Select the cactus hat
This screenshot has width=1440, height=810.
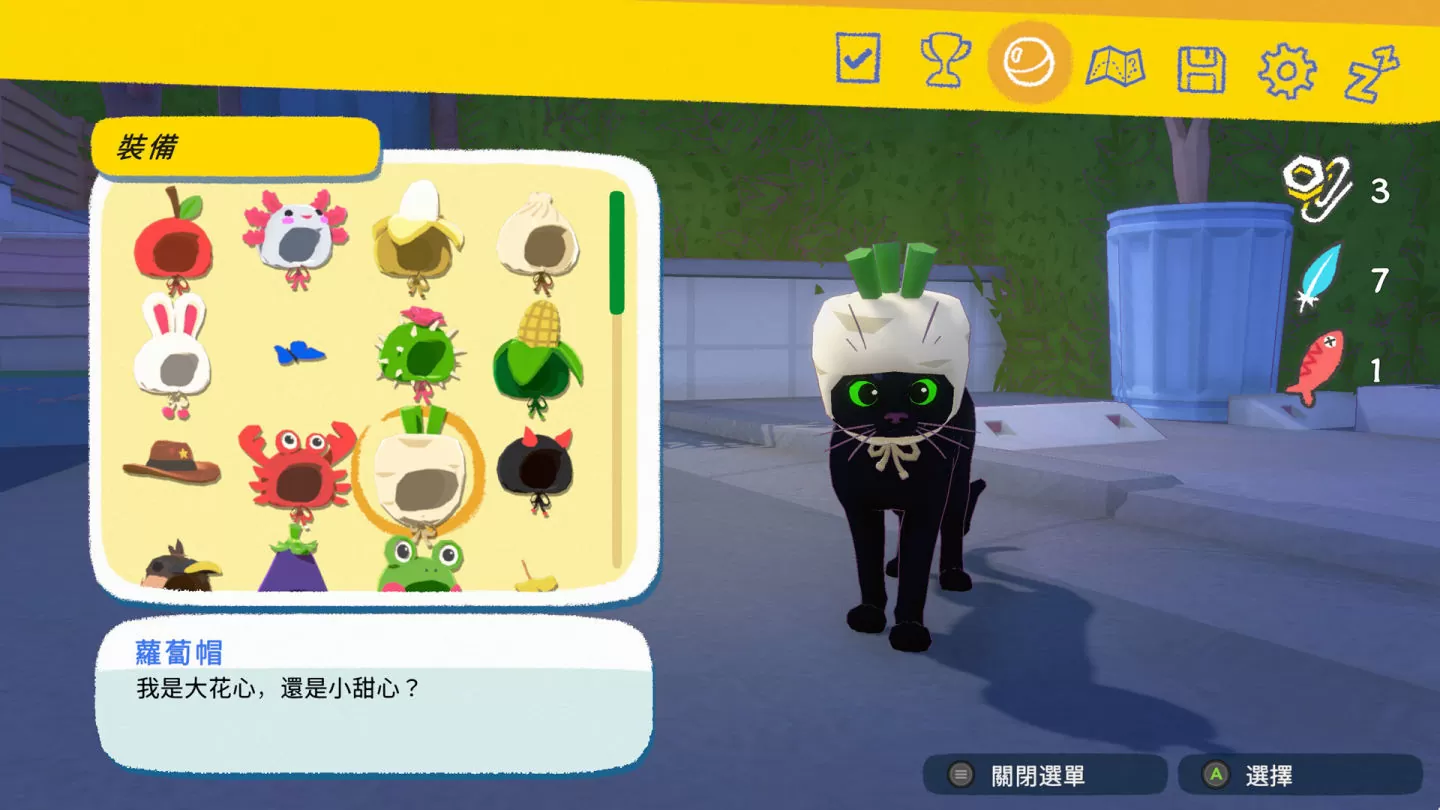coord(417,355)
